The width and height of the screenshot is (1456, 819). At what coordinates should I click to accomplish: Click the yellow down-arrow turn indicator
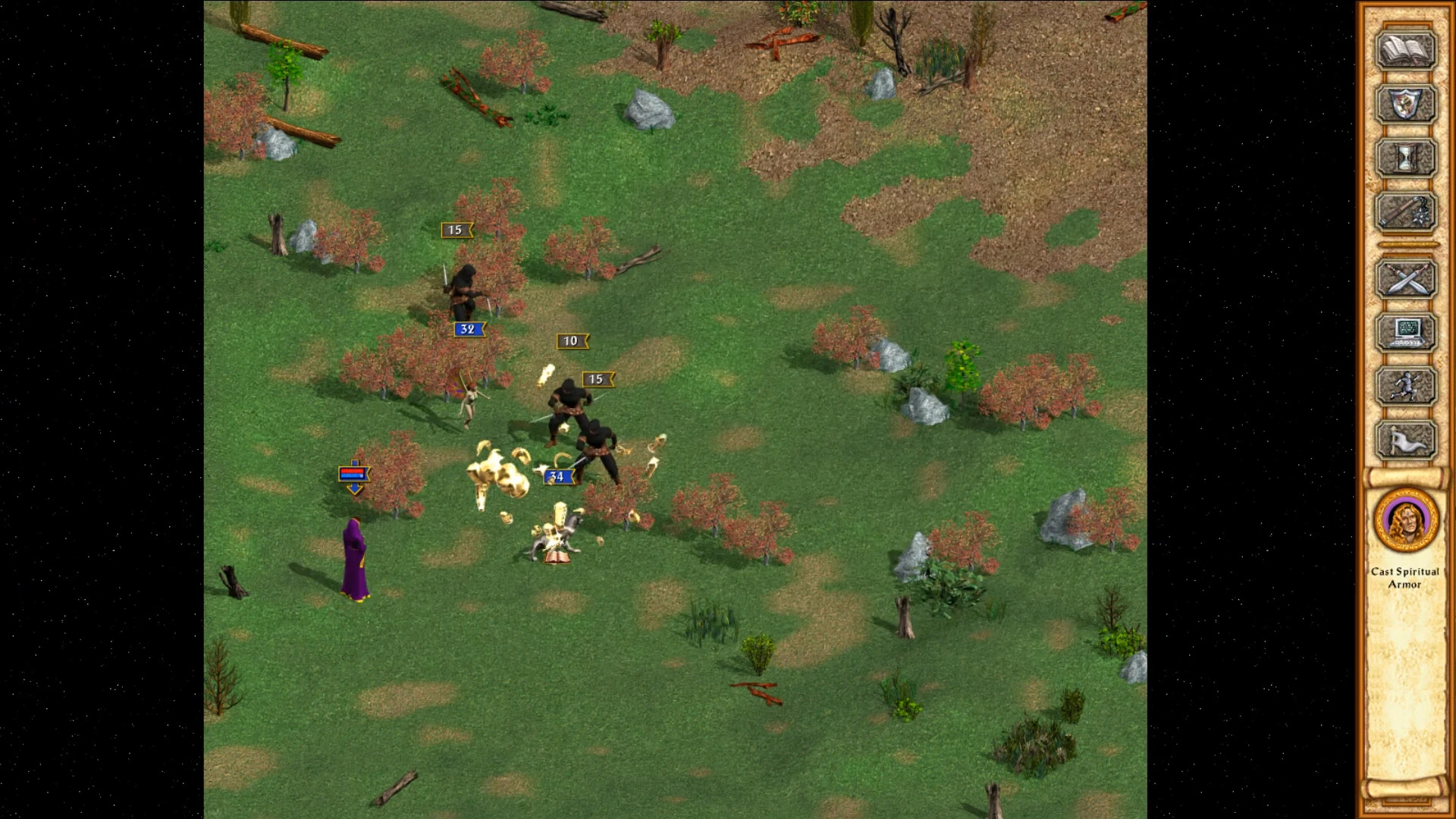(353, 489)
